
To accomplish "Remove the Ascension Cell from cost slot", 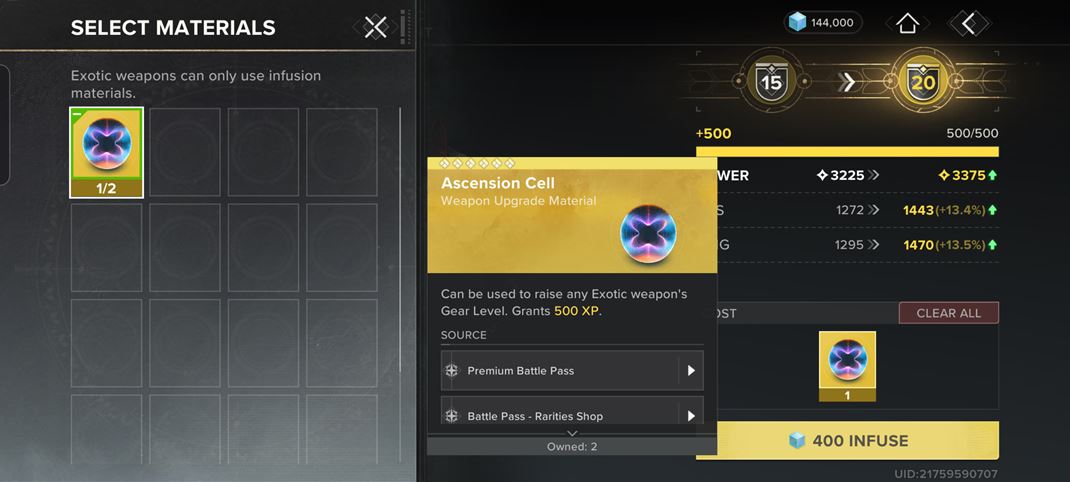I will 847,365.
